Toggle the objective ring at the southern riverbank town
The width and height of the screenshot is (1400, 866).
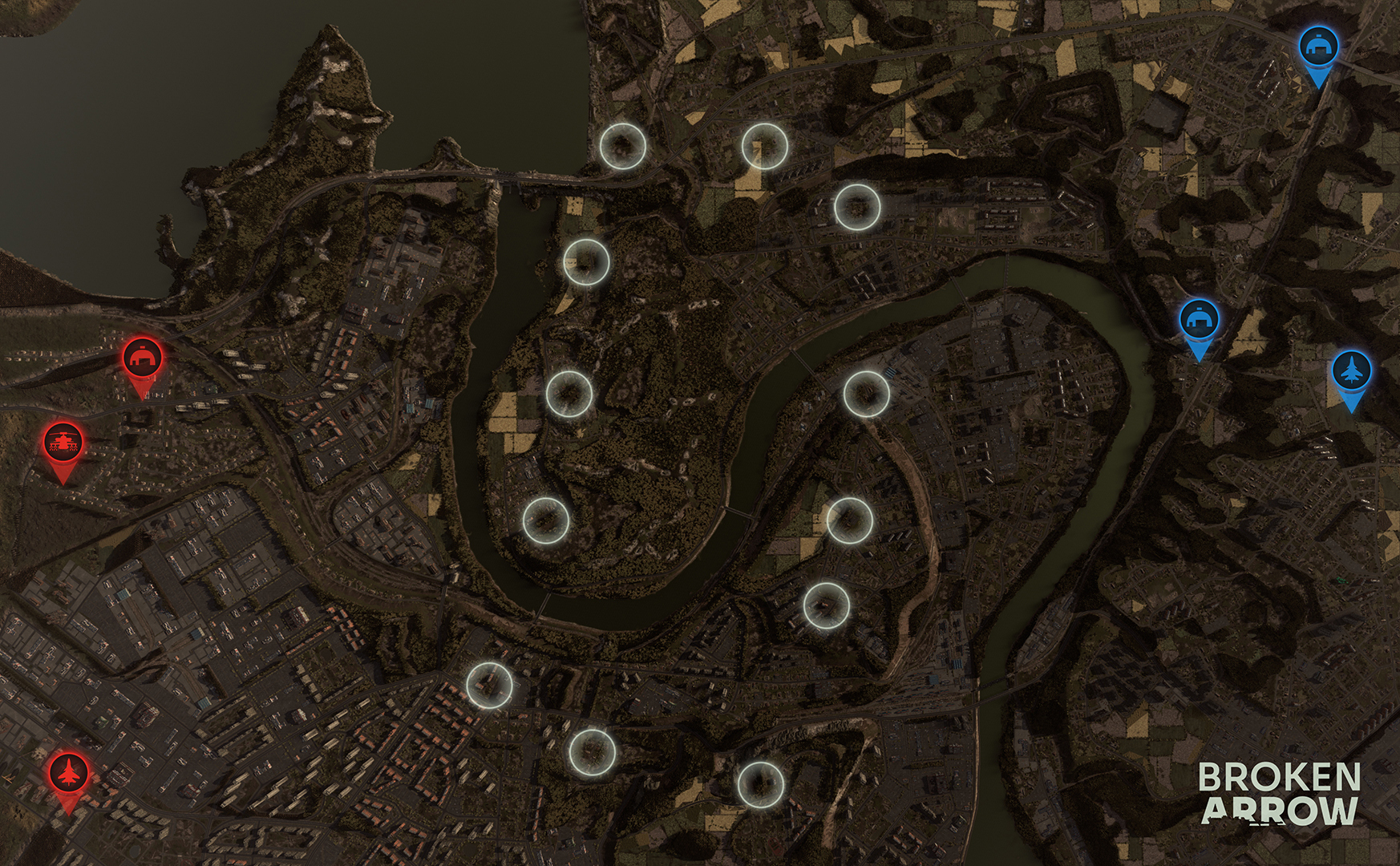591,751
